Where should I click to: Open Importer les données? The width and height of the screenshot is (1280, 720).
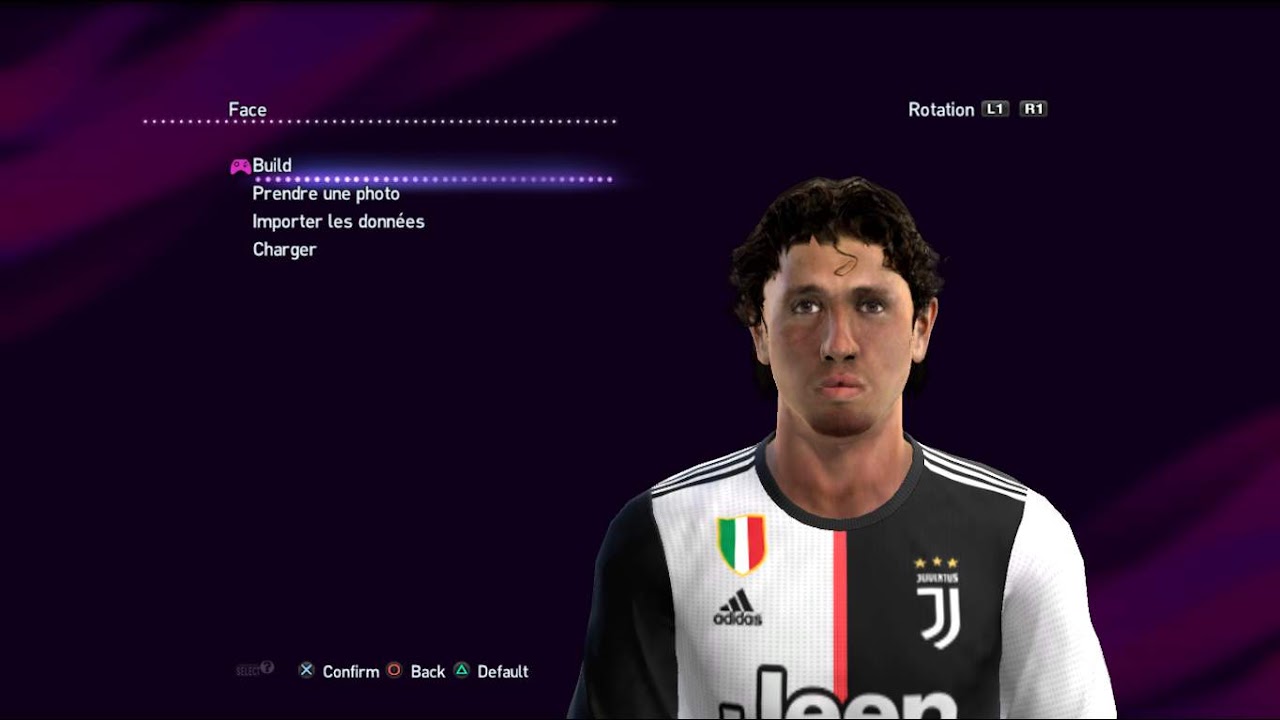point(338,221)
